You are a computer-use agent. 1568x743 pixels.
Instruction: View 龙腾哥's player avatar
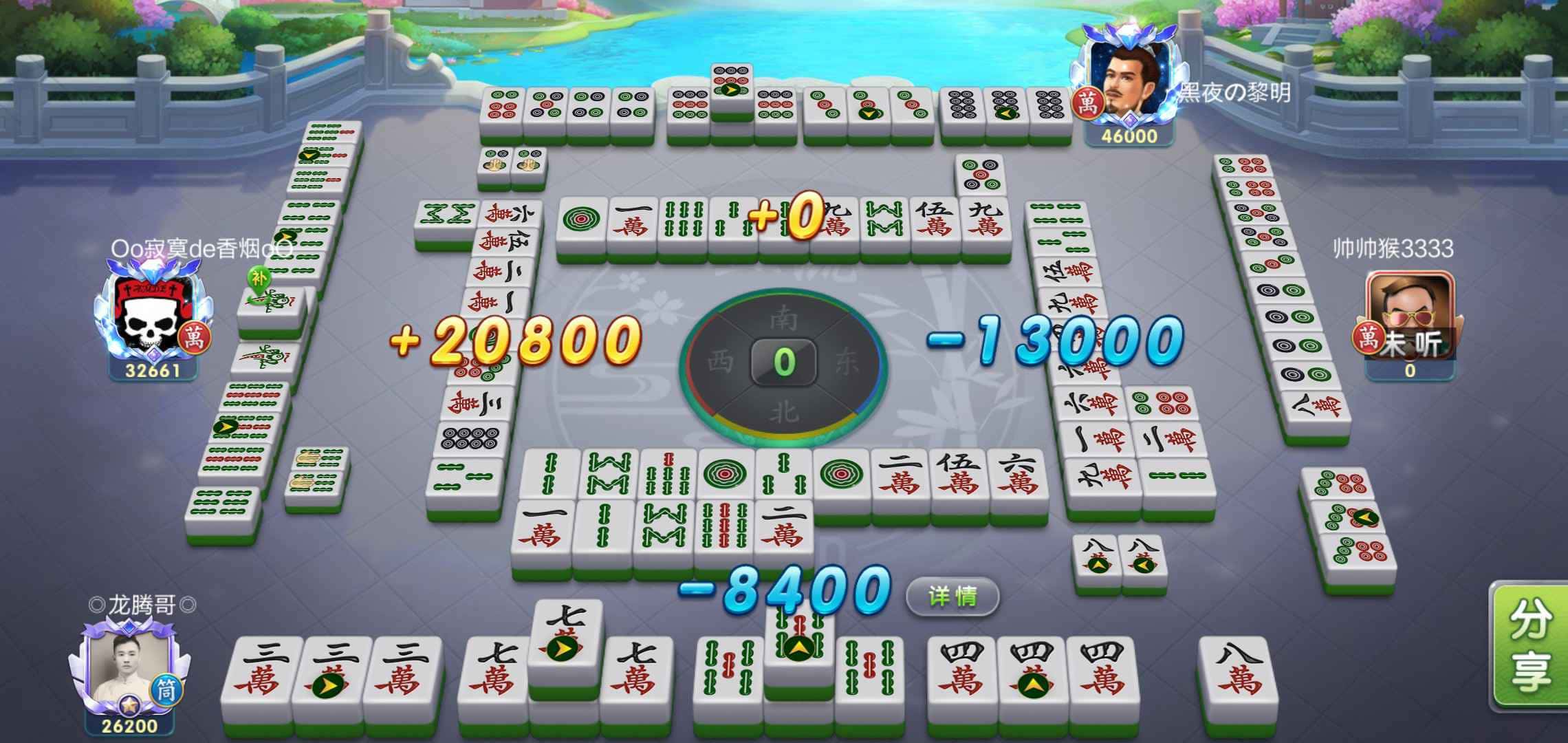pyautogui.click(x=129, y=669)
